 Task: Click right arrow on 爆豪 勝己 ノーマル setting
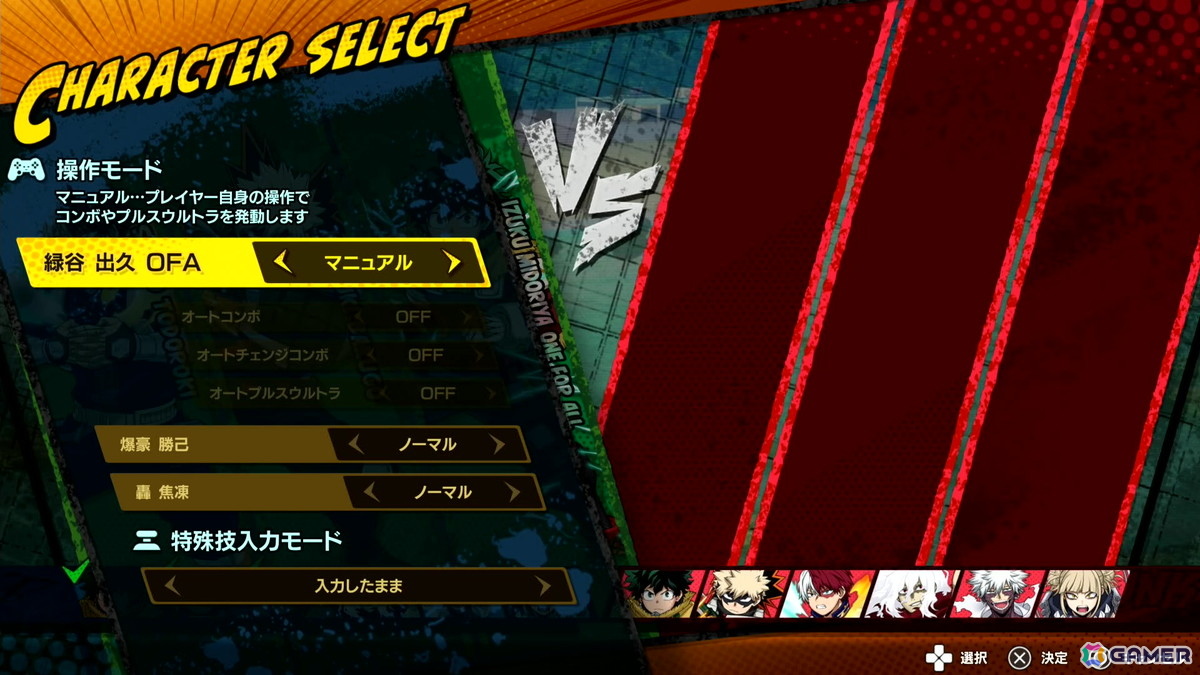(497, 444)
